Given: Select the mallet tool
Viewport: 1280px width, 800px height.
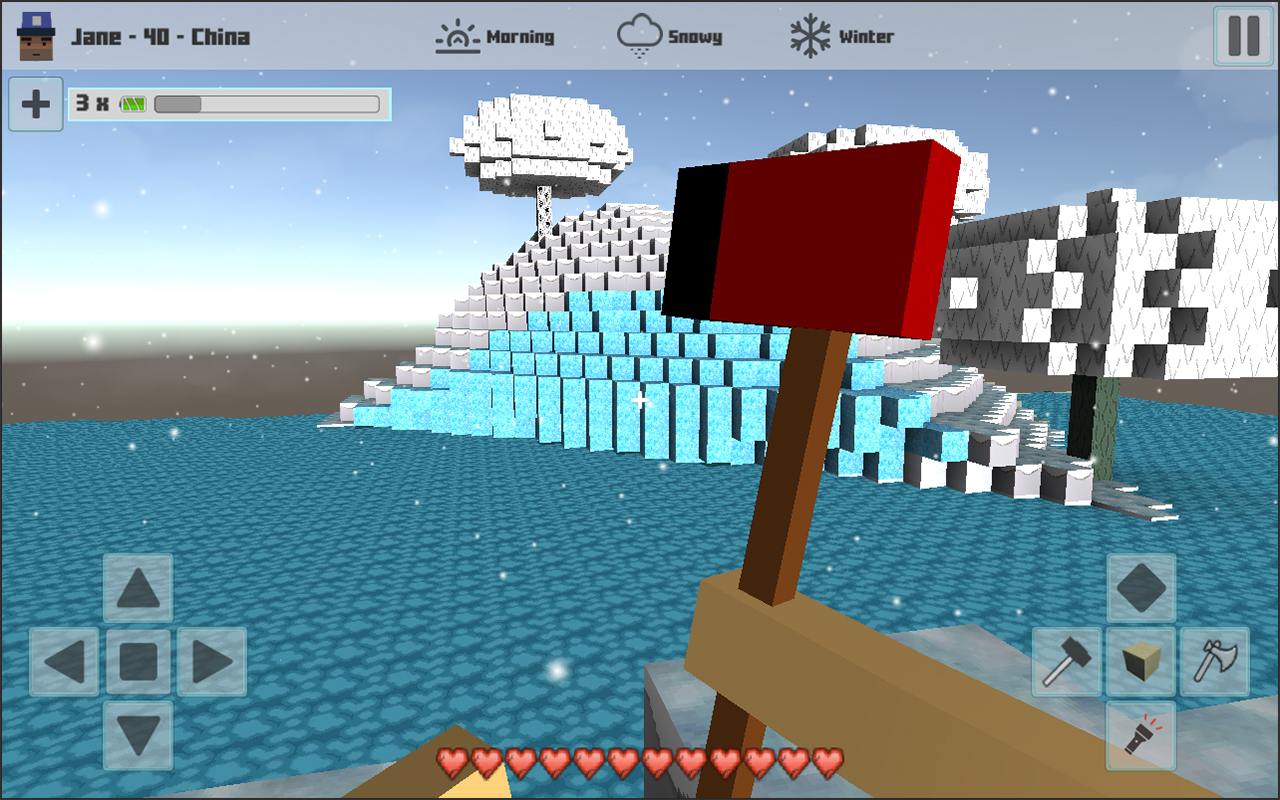Looking at the screenshot, I should (x=1066, y=660).
